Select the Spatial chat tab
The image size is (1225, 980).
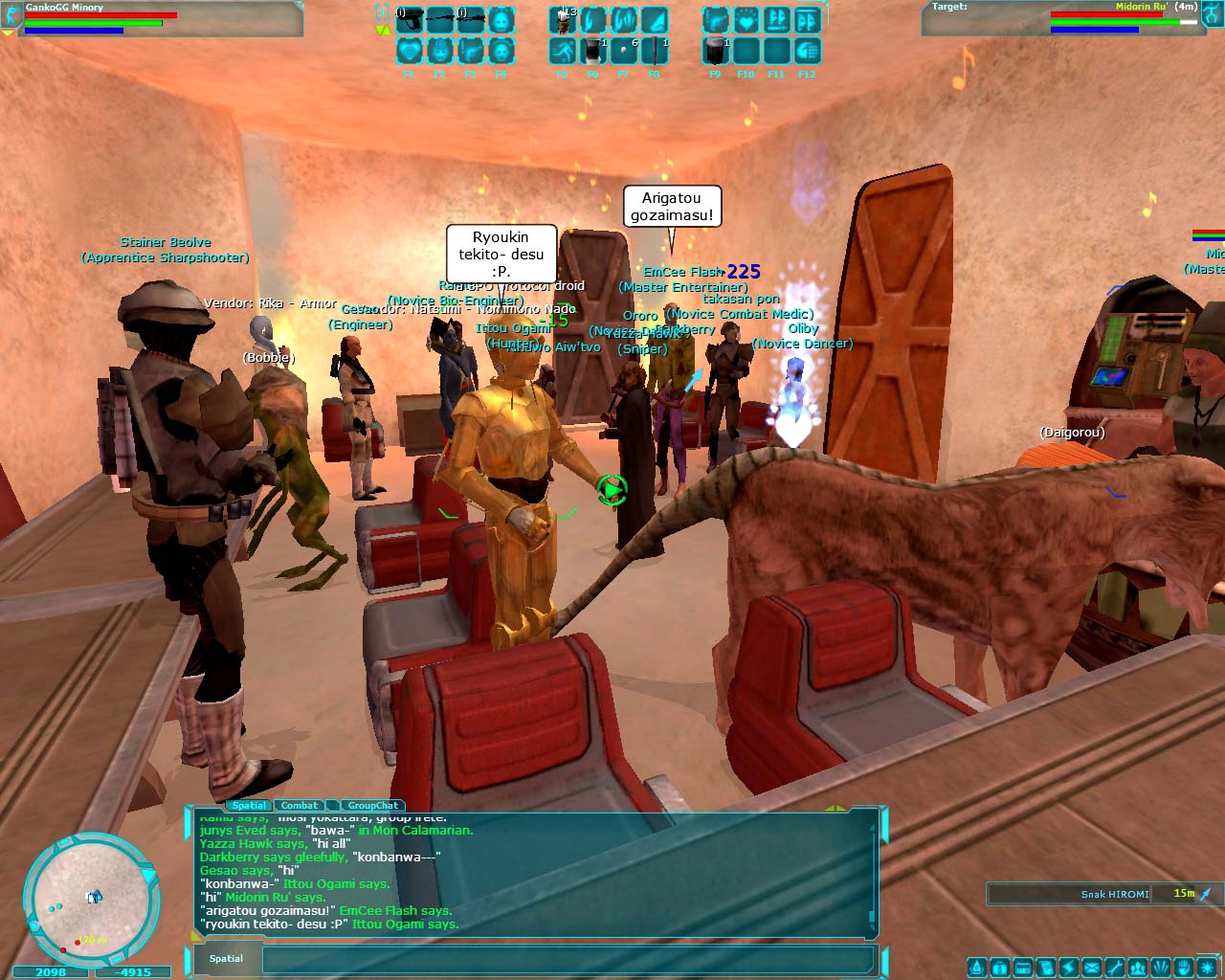pos(249,806)
